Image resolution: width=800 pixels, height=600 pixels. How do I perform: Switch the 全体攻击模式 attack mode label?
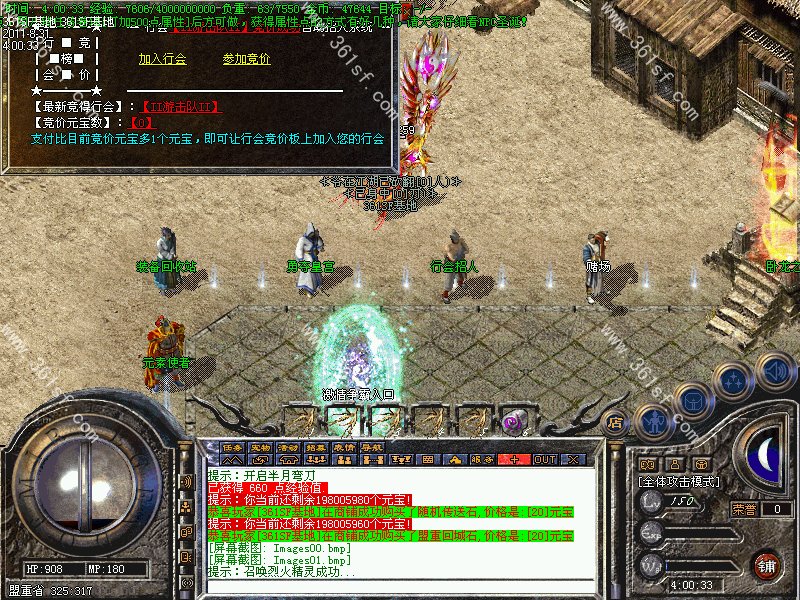pyautogui.click(x=680, y=481)
